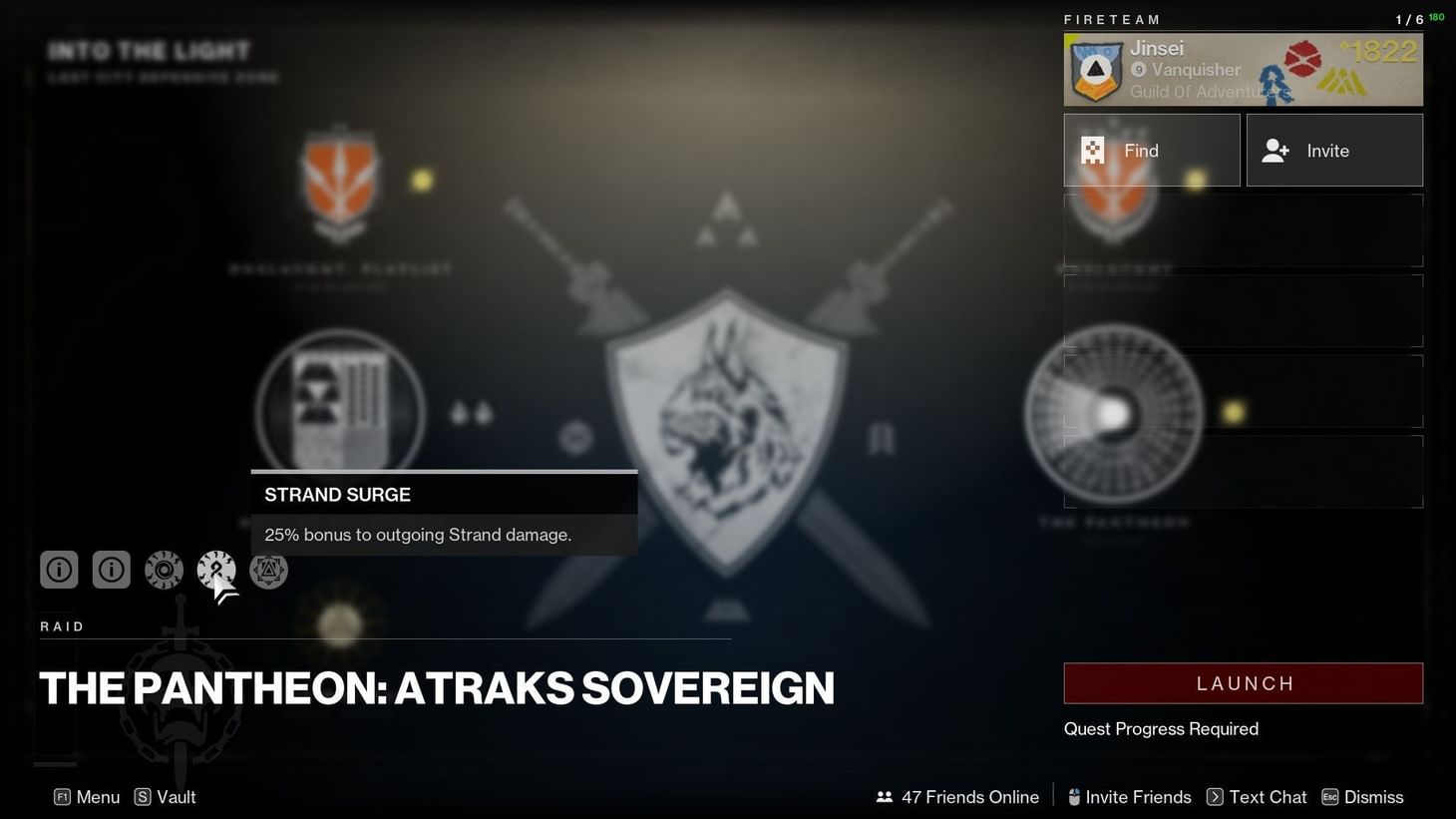The image size is (1456, 819).
Task: Launch The Pantheon: Atraks Sovereign raid
Action: click(x=1243, y=682)
